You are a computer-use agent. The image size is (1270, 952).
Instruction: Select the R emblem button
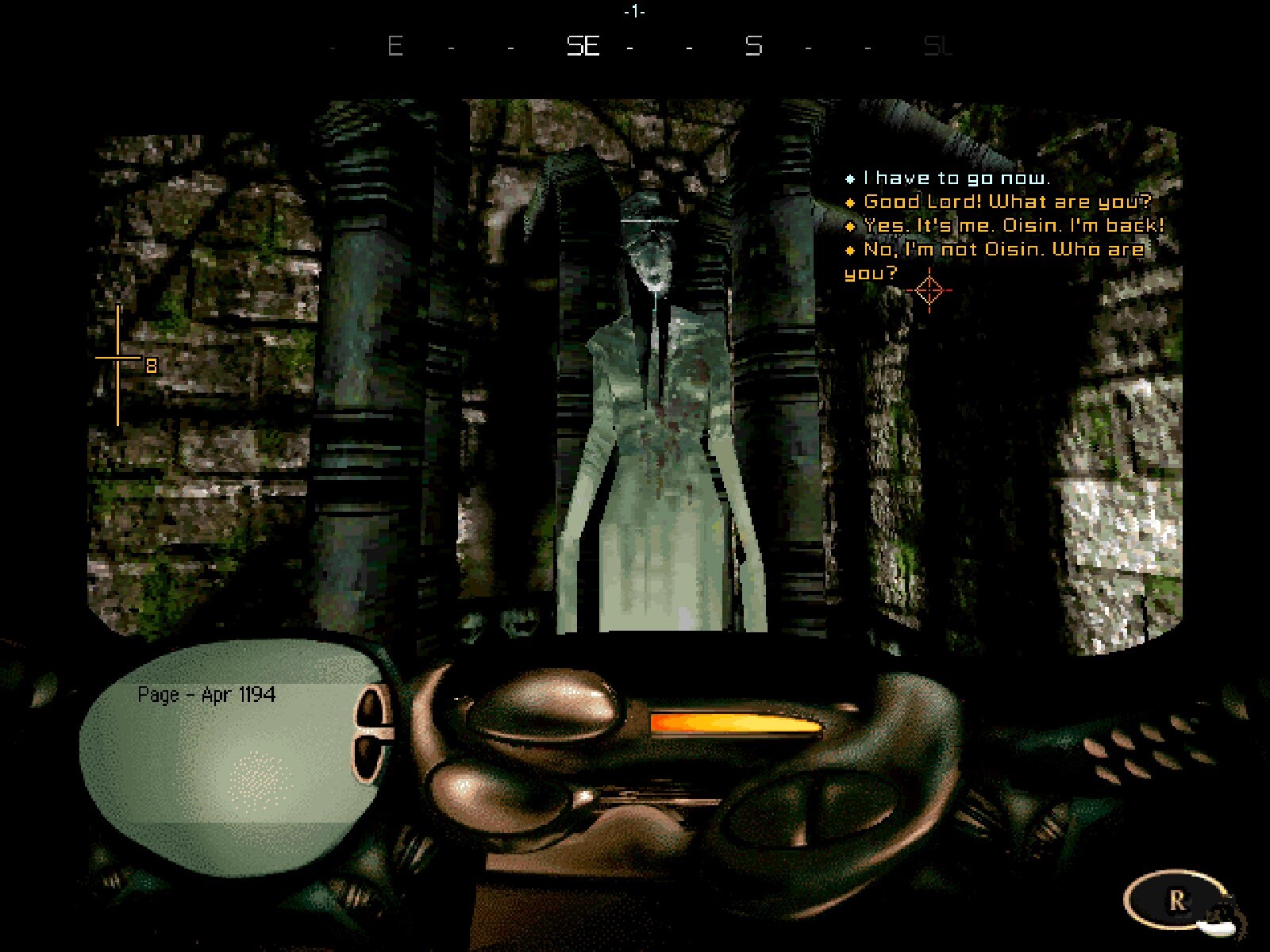1176,897
